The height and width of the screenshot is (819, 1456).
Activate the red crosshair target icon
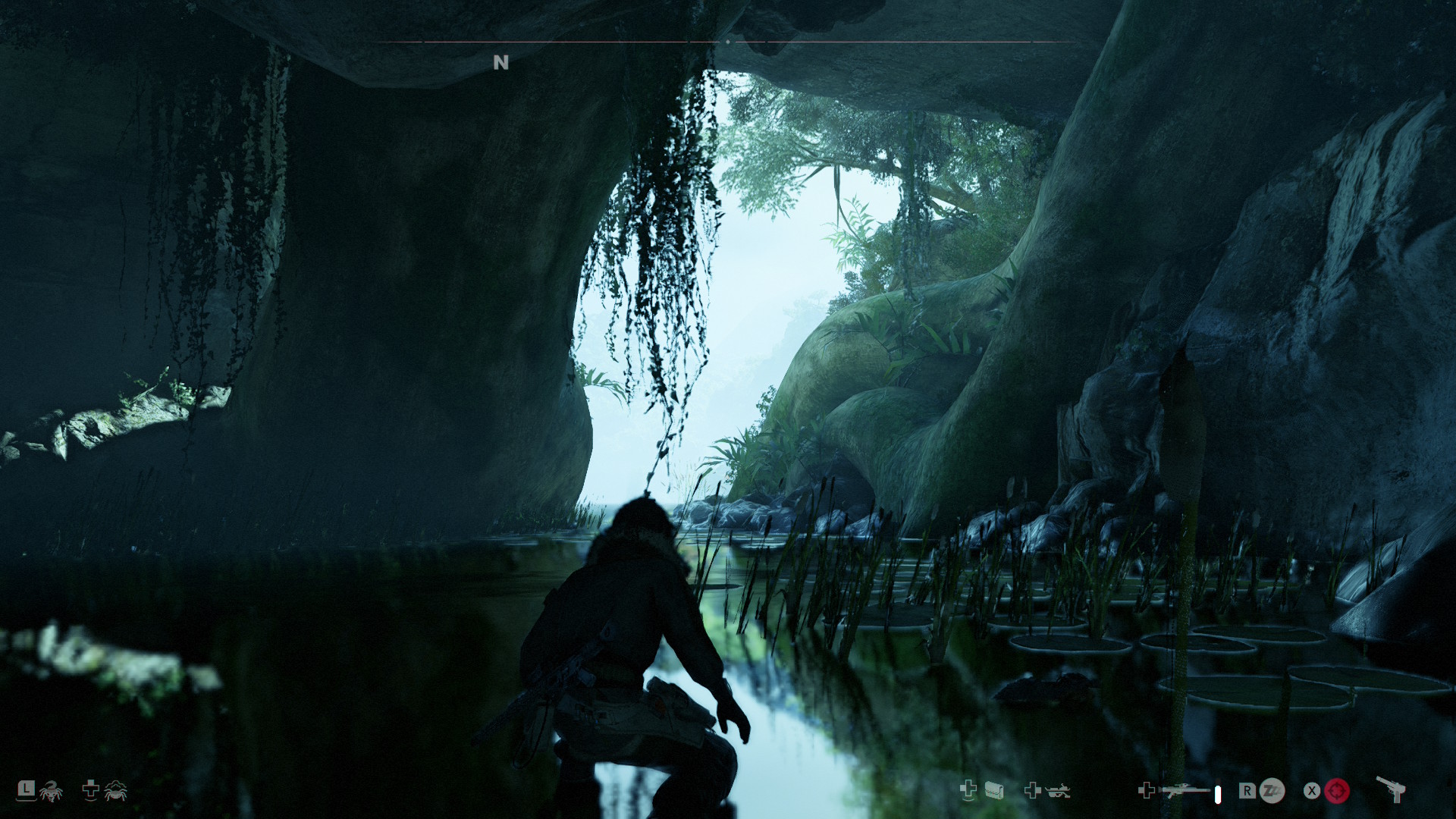tap(1337, 791)
